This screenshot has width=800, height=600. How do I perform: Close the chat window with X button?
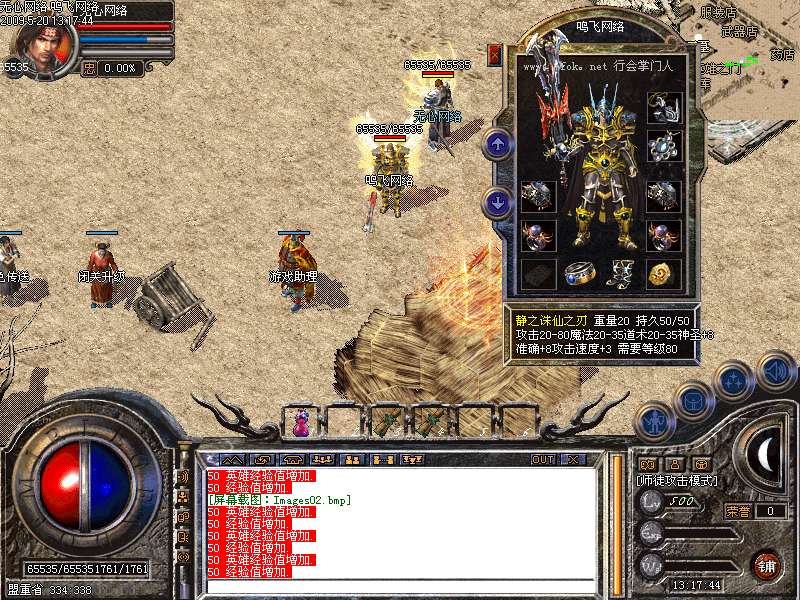(x=573, y=459)
